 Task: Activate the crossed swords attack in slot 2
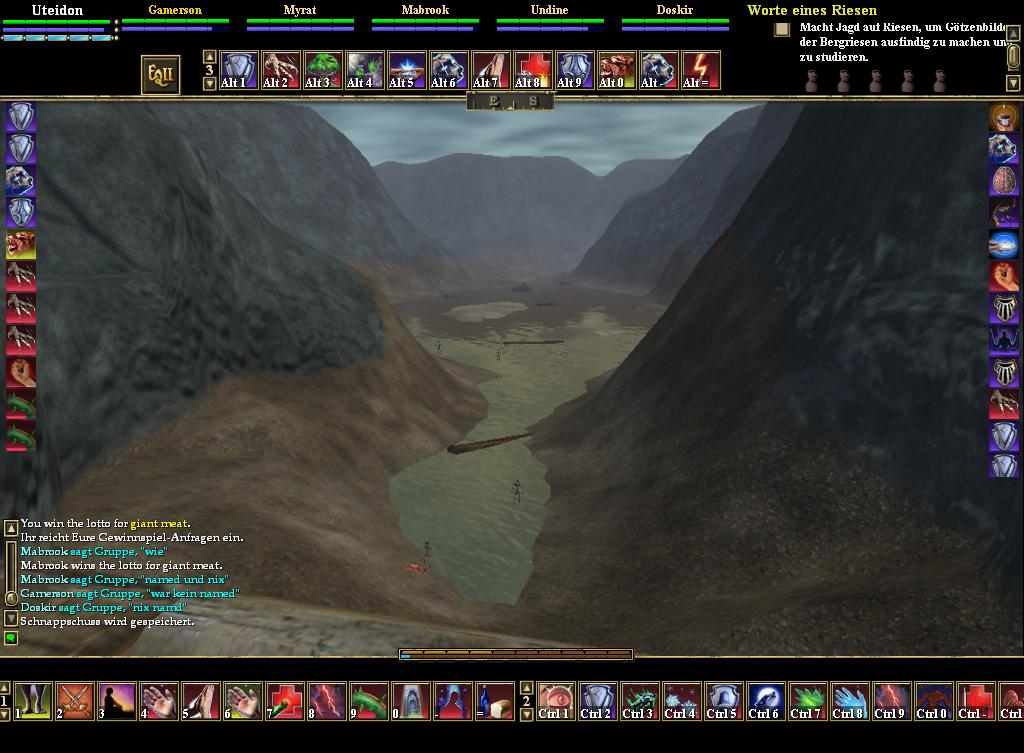click(x=75, y=701)
